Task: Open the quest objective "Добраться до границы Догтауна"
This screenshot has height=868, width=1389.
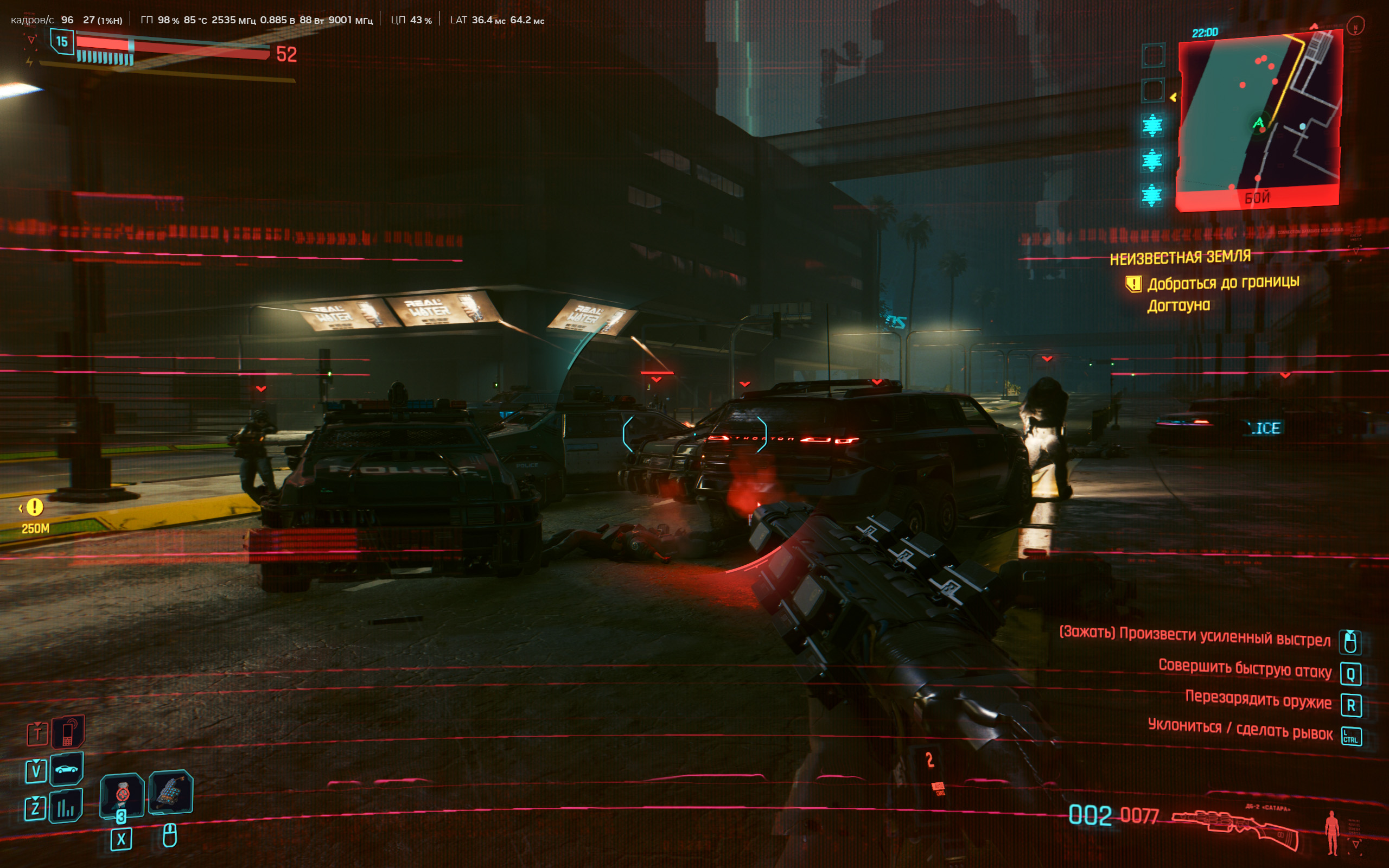Action: [1222, 293]
